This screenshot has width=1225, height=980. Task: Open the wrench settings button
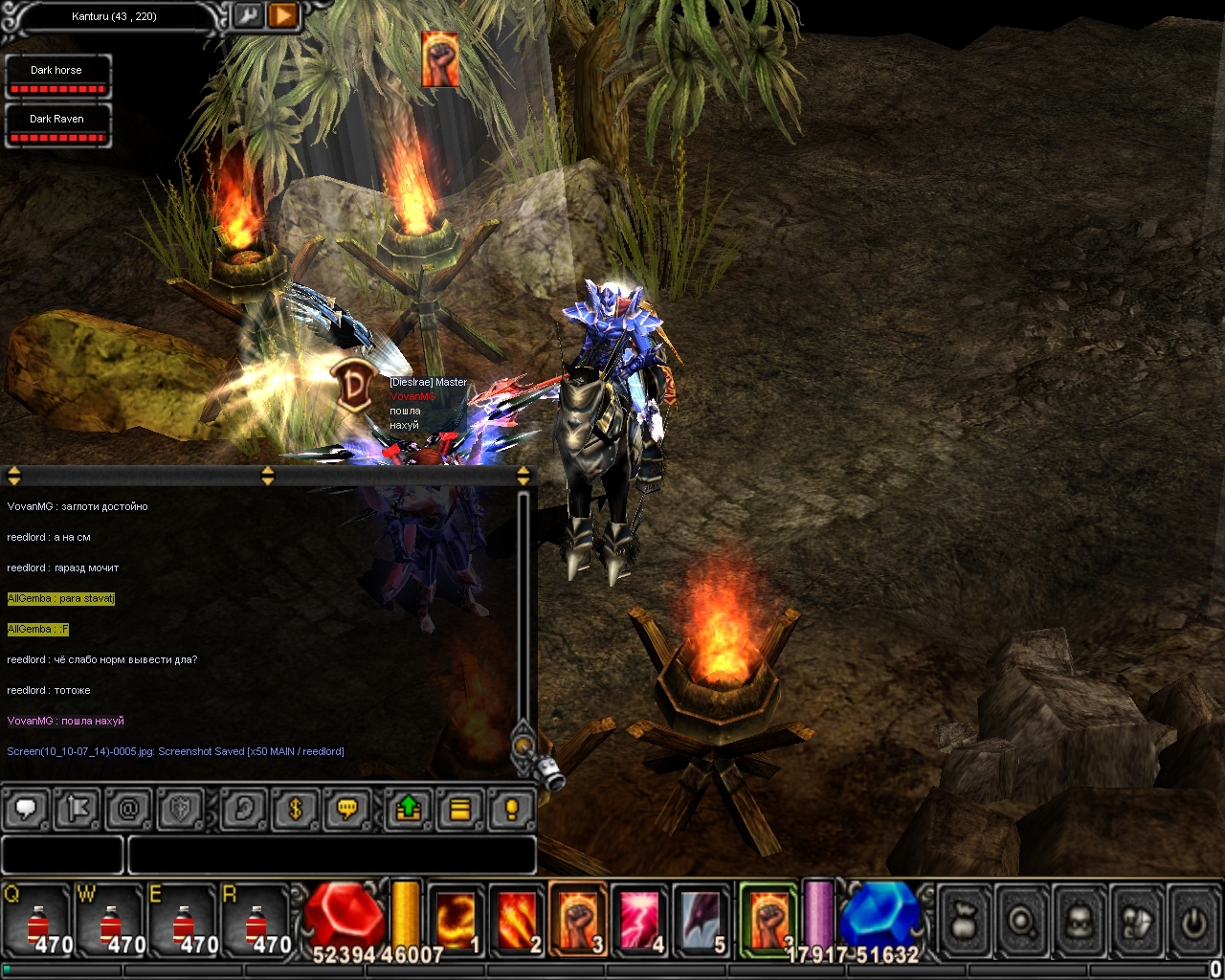(x=248, y=16)
